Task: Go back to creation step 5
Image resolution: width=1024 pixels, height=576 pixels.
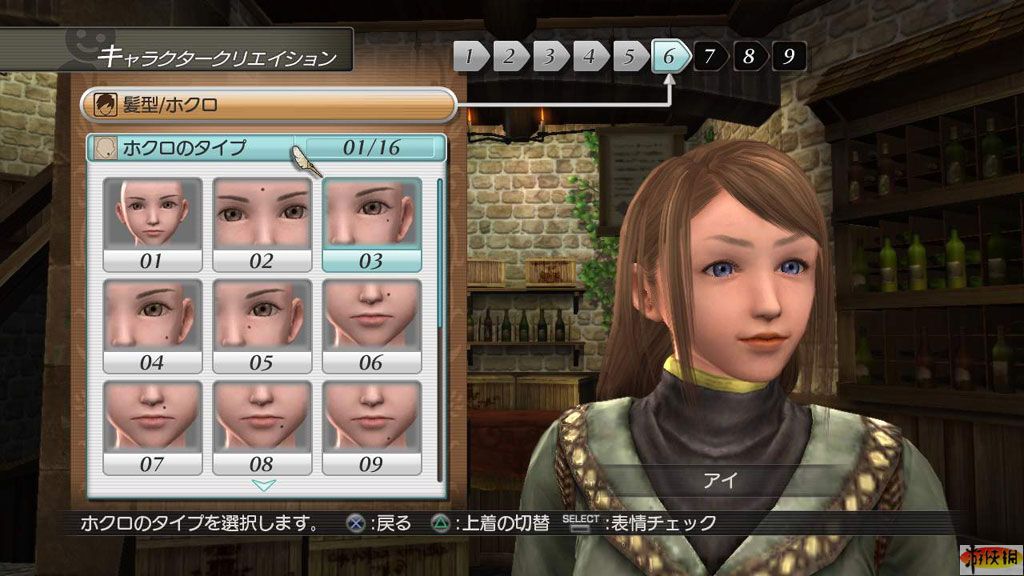Action: point(629,56)
